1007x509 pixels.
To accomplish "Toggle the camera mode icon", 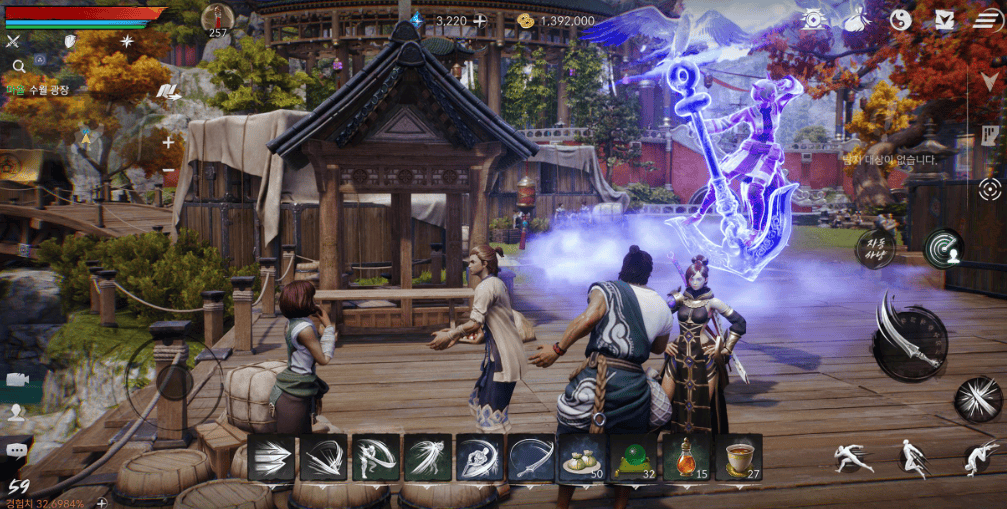I will pyautogui.click(x=16, y=379).
